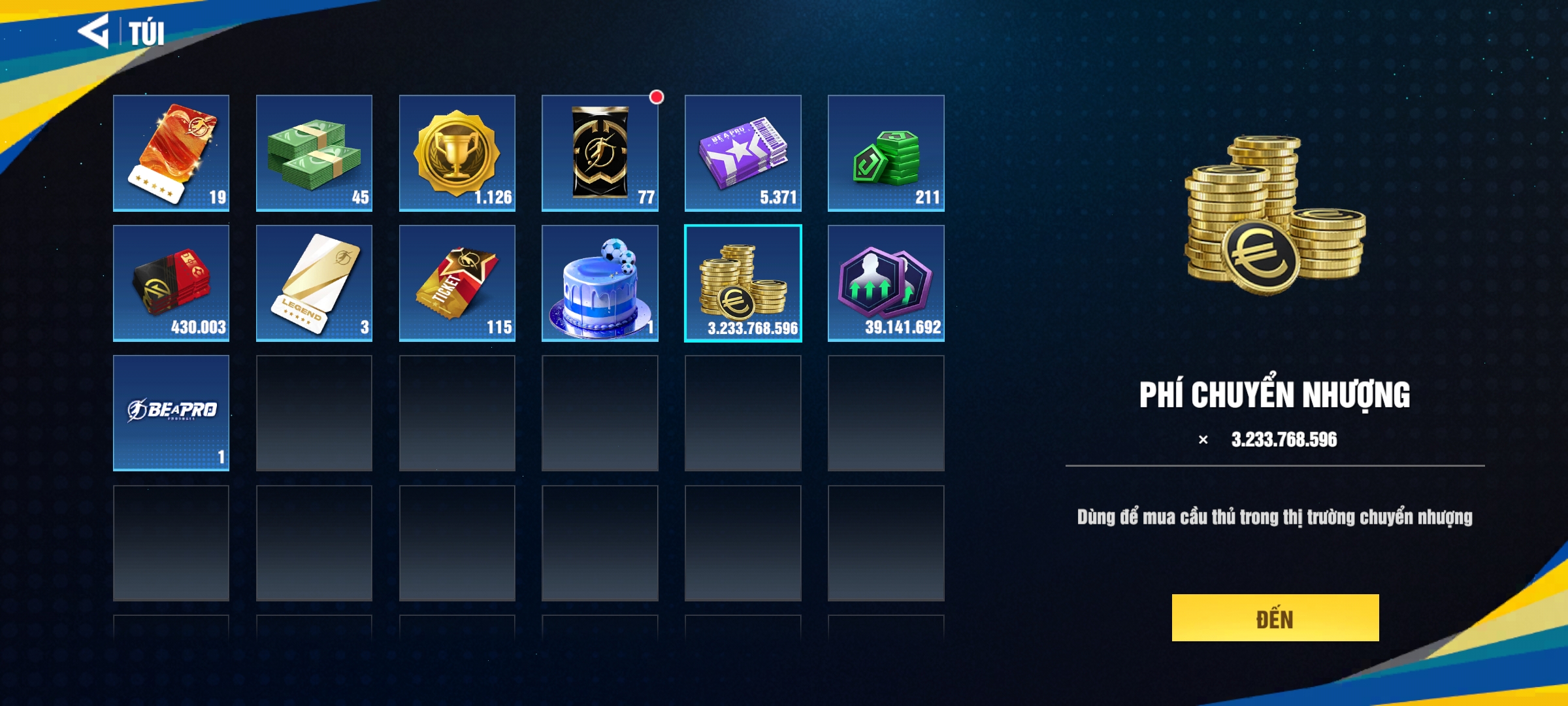Pick the red gold Ticket item
Image resolution: width=1568 pixels, height=706 pixels.
tap(457, 283)
